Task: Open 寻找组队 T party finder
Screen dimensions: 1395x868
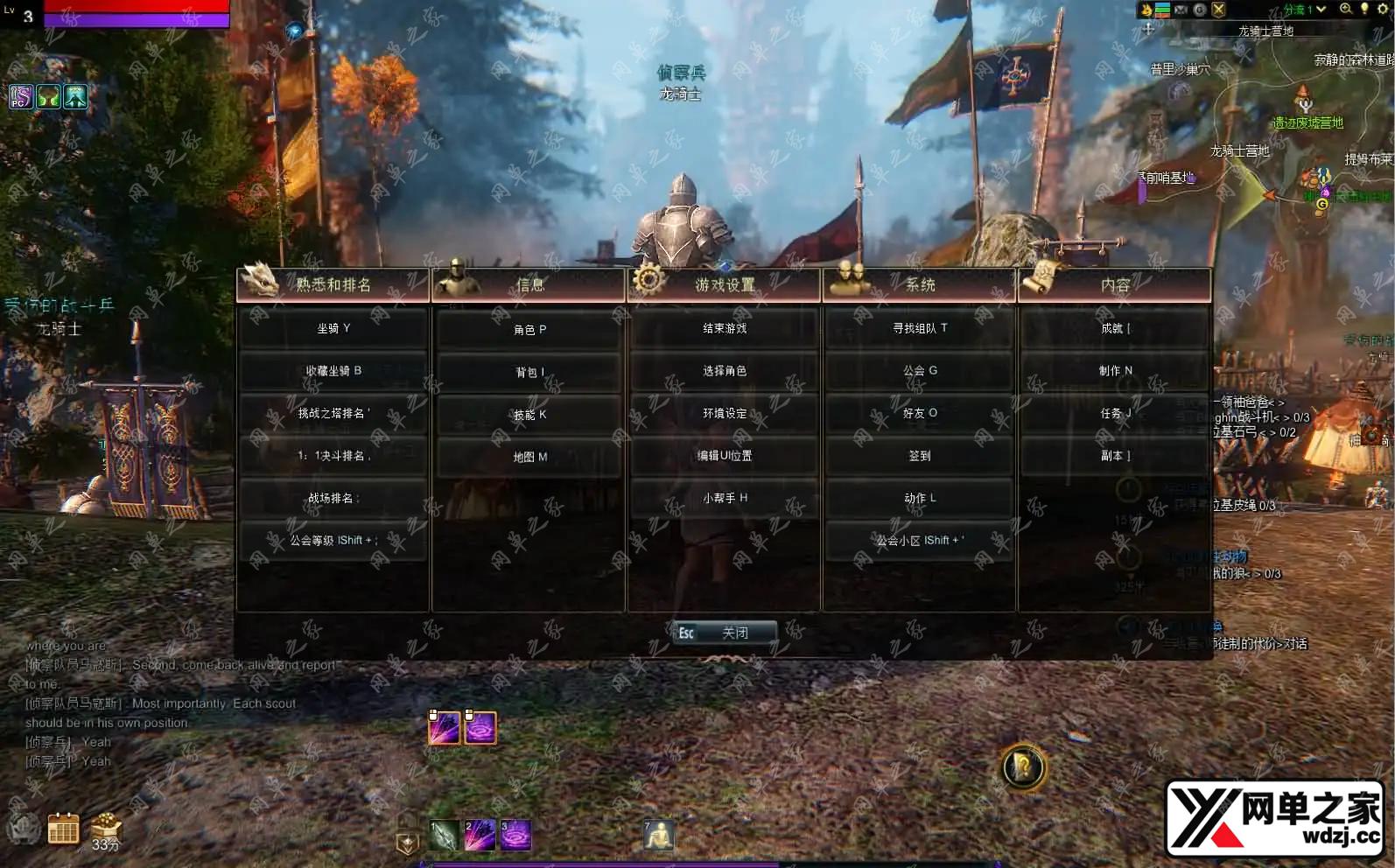Action: coord(920,329)
